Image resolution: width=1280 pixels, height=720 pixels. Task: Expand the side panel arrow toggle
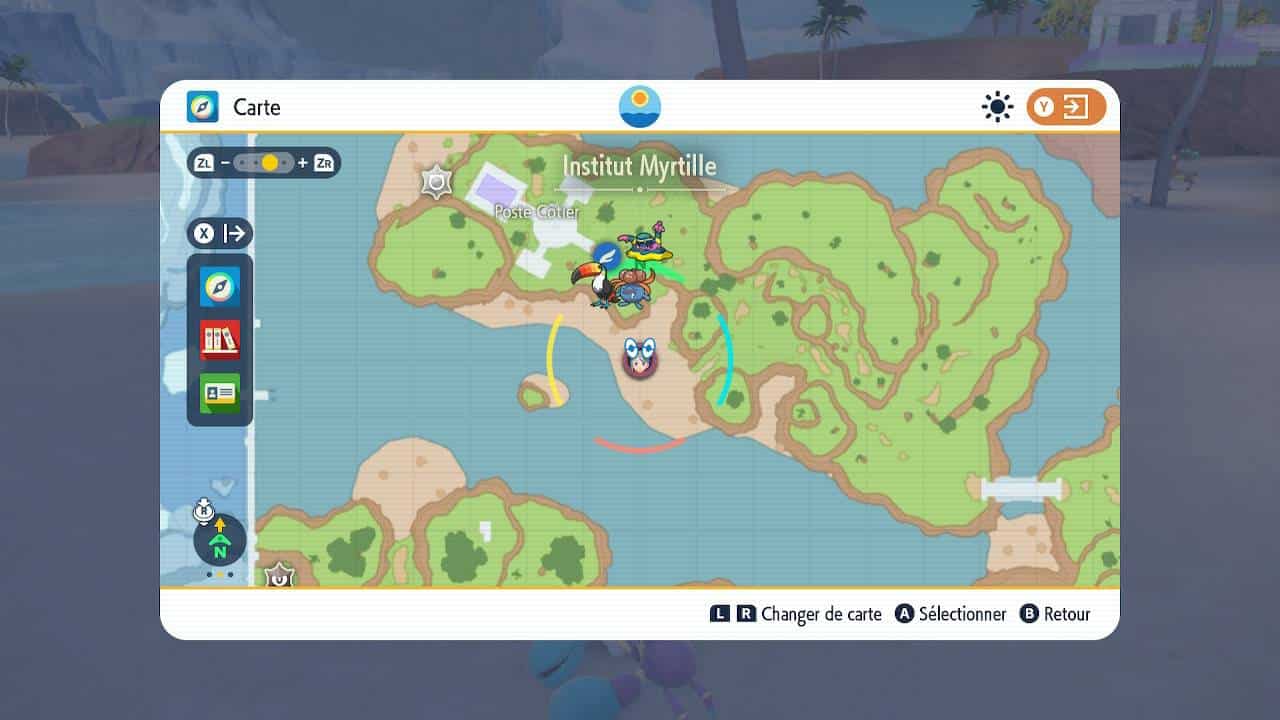click(220, 234)
